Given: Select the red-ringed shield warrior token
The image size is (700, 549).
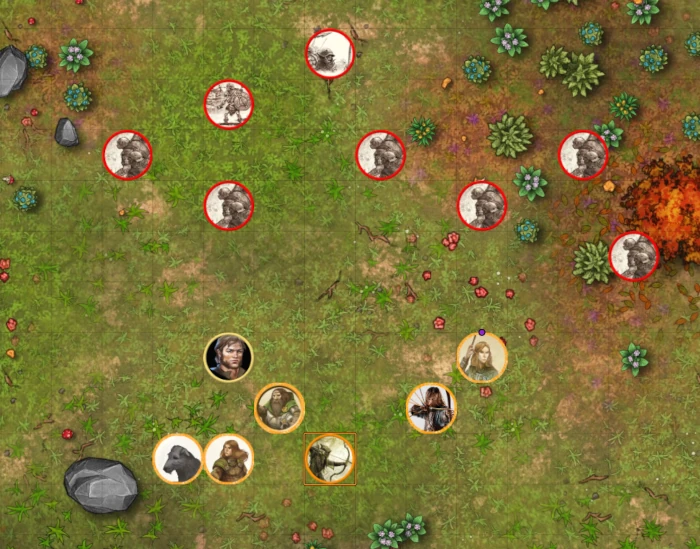Looking at the screenshot, I should click(229, 104).
